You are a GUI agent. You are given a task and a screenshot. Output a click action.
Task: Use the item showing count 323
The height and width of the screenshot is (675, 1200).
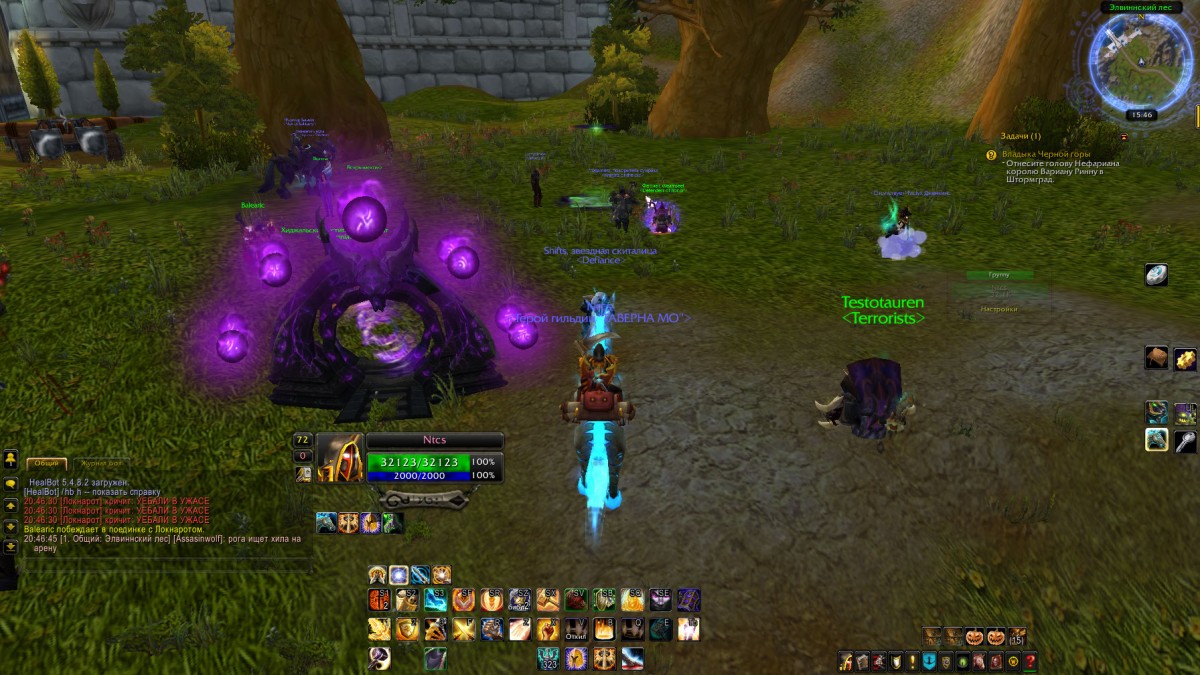click(x=548, y=658)
